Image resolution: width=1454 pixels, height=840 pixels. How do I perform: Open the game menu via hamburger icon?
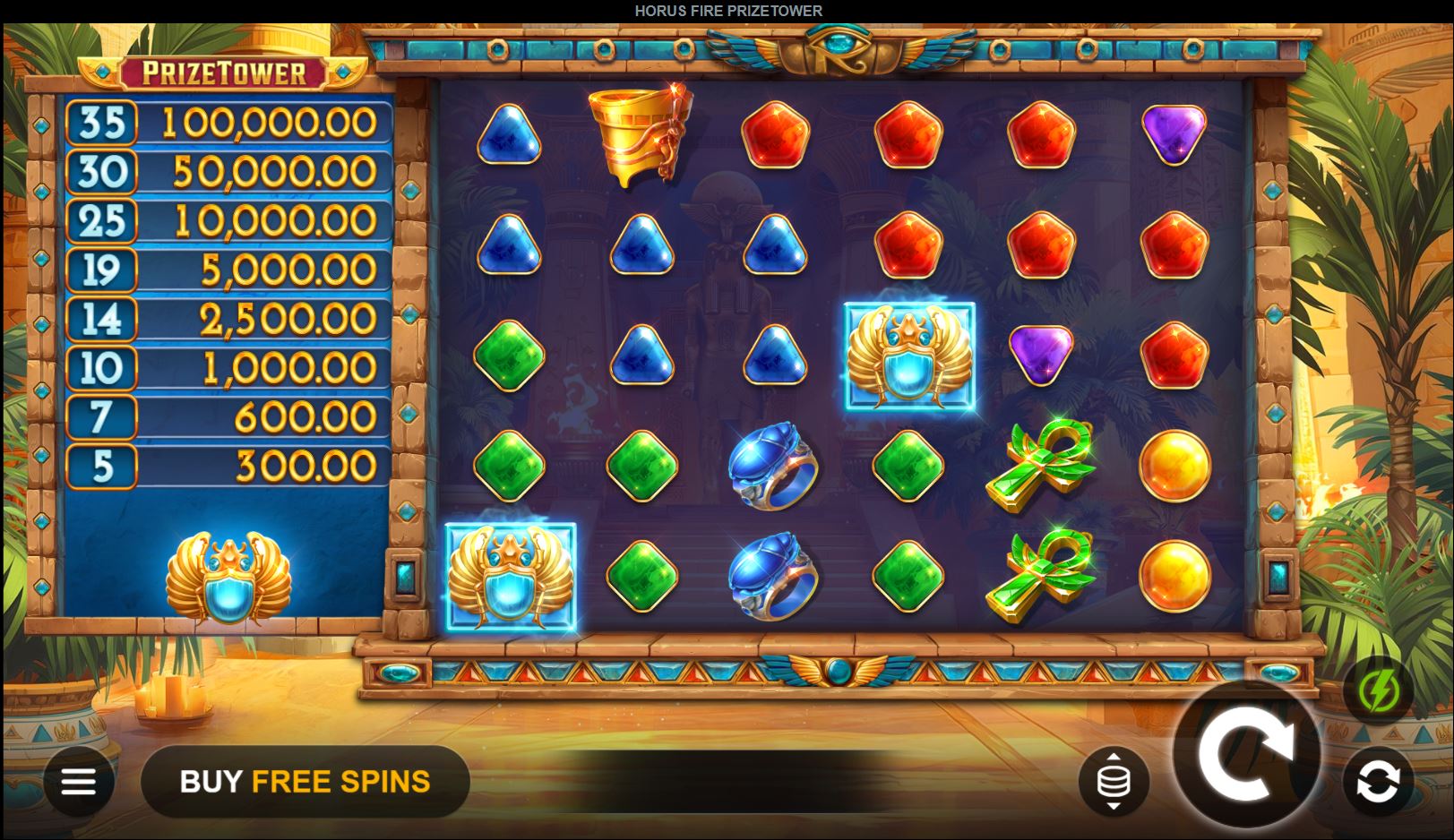79,780
